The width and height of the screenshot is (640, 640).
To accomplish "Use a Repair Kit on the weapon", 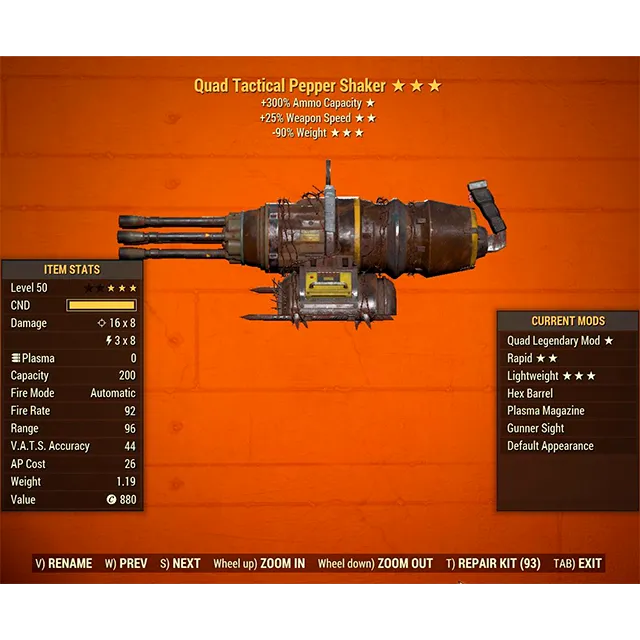I will [493, 564].
